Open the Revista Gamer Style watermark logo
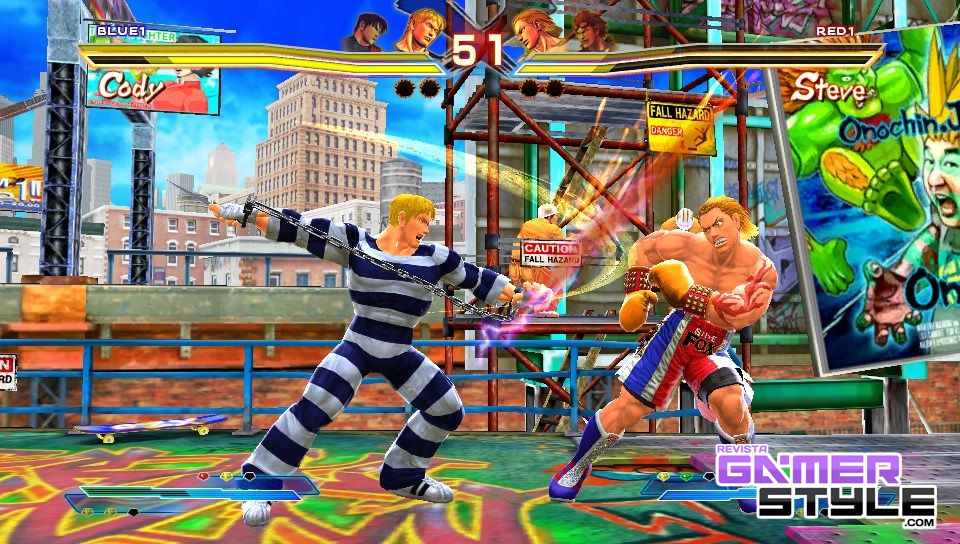960x544 pixels. (825, 485)
